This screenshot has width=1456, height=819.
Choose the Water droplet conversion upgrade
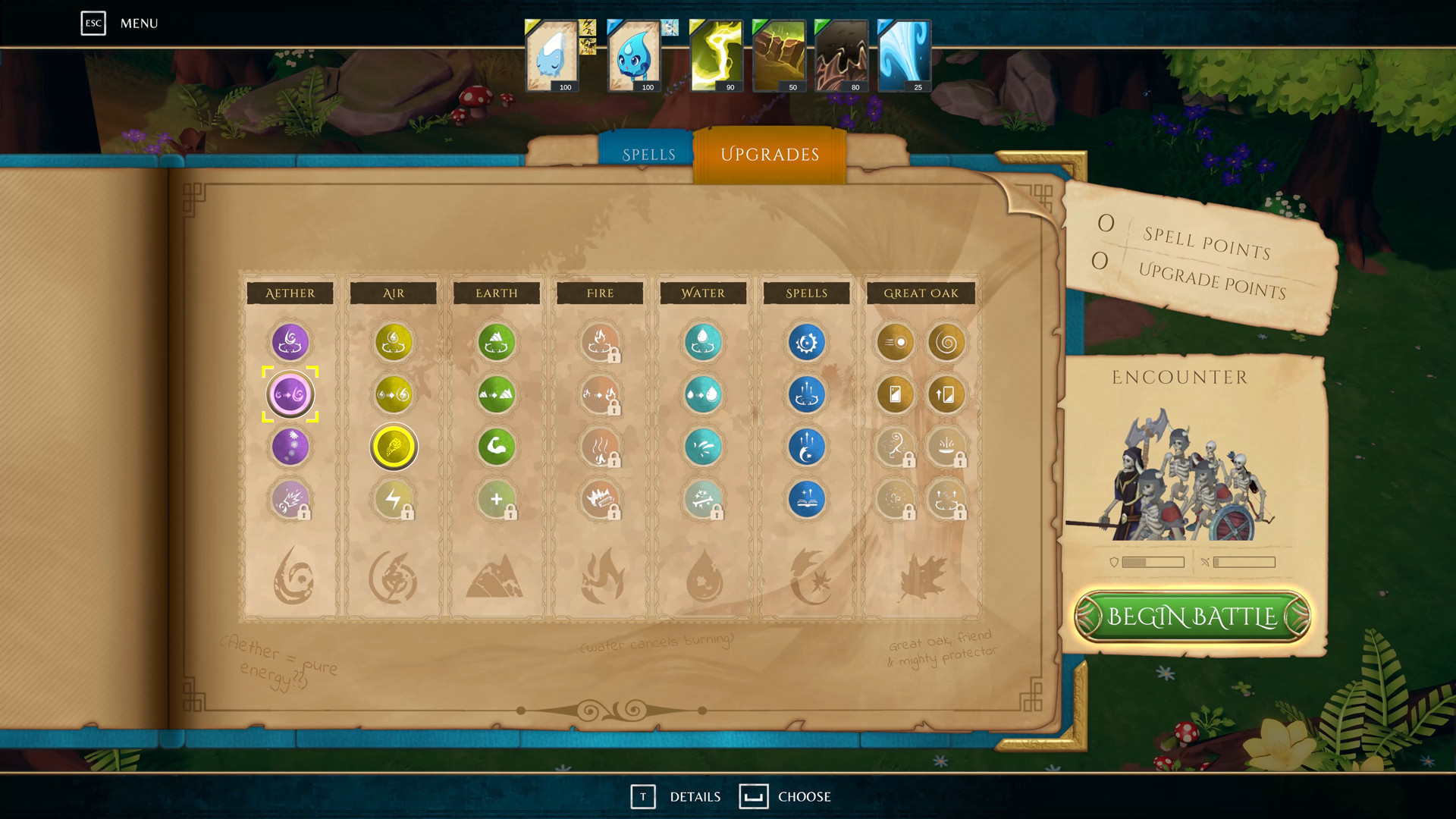[x=703, y=394]
